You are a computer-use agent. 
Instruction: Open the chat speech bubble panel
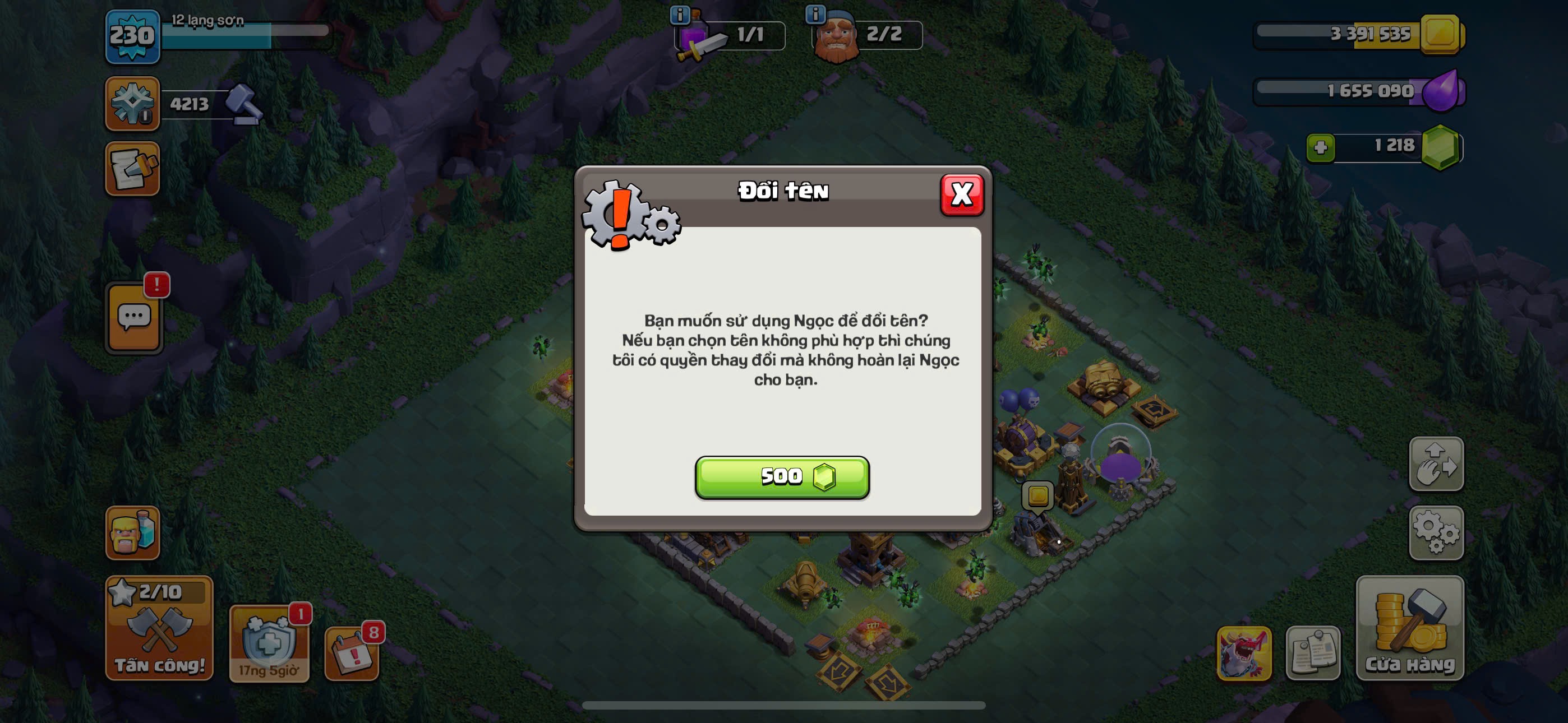tap(134, 318)
